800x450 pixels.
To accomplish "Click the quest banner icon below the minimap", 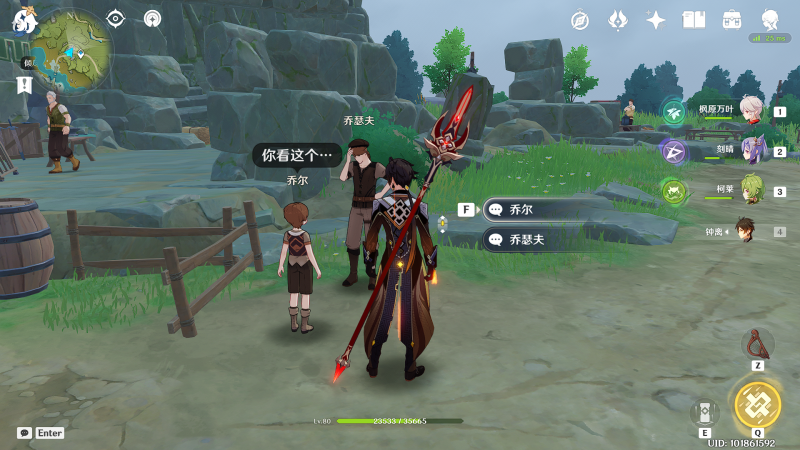I will pos(24,86).
